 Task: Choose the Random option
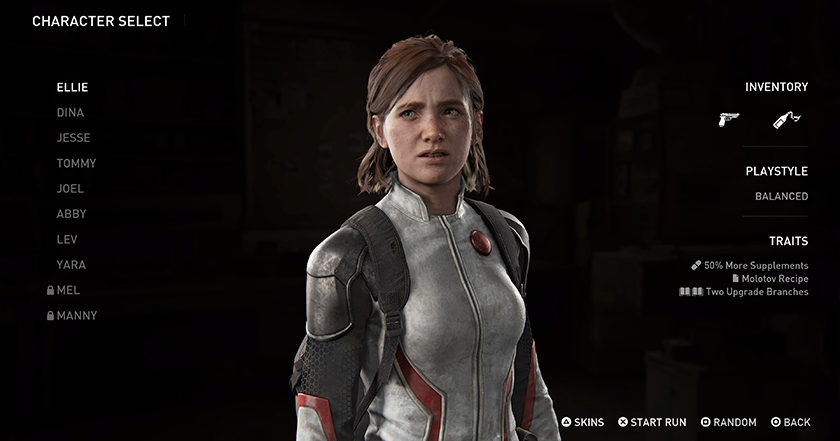728,423
